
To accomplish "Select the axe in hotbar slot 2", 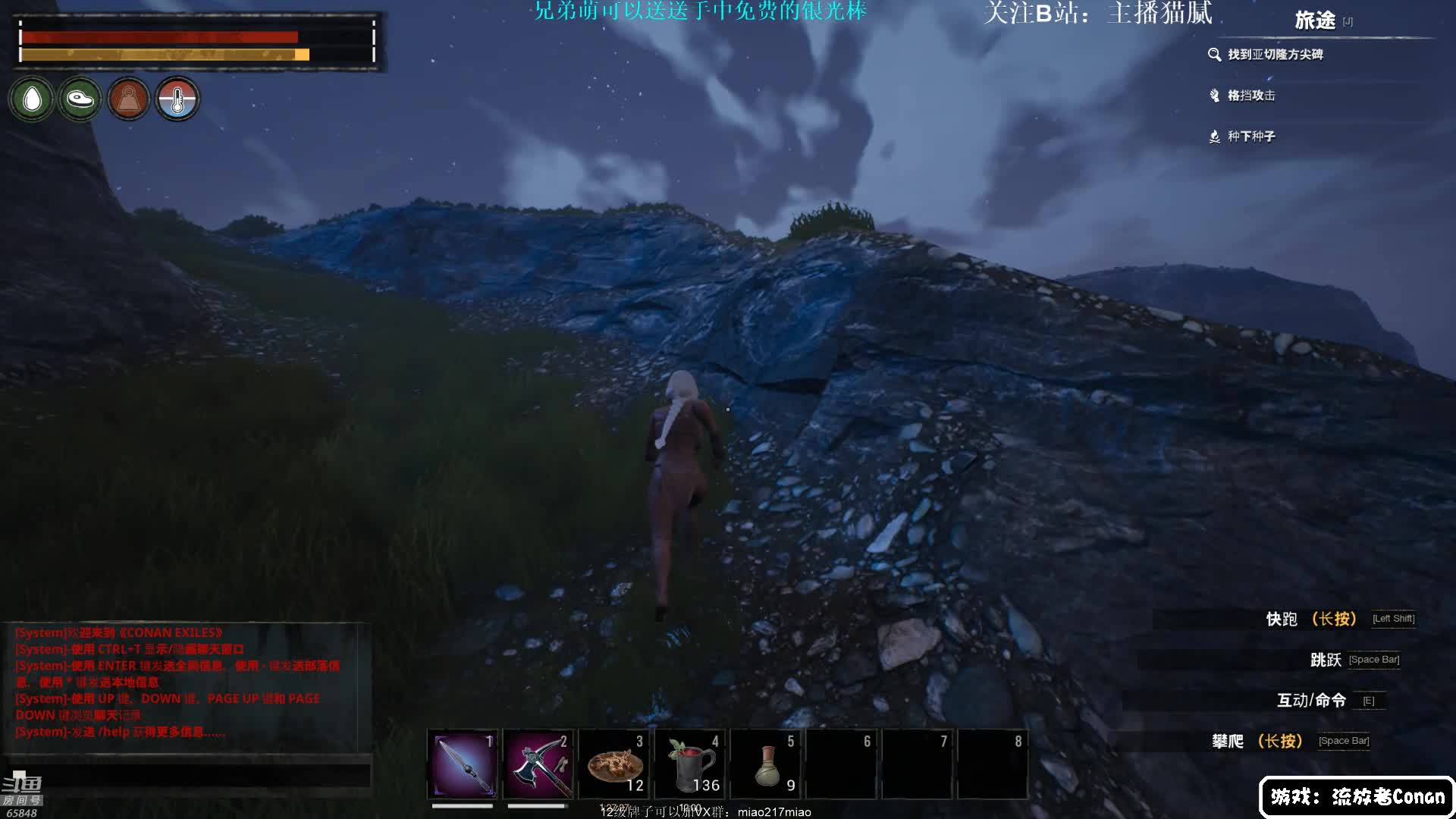I will click(x=538, y=764).
